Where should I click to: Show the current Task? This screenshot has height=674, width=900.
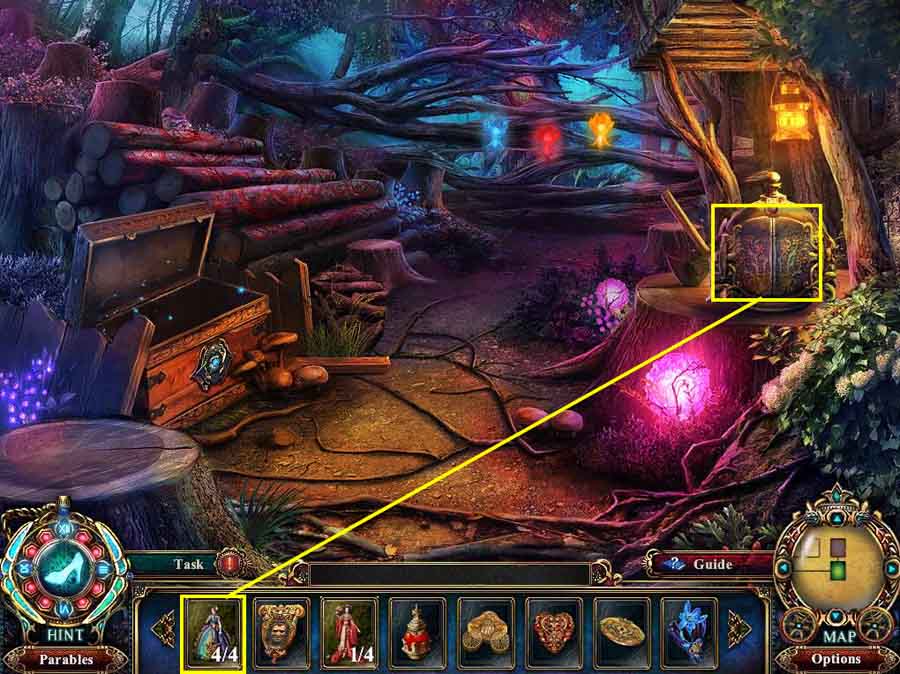[x=189, y=564]
